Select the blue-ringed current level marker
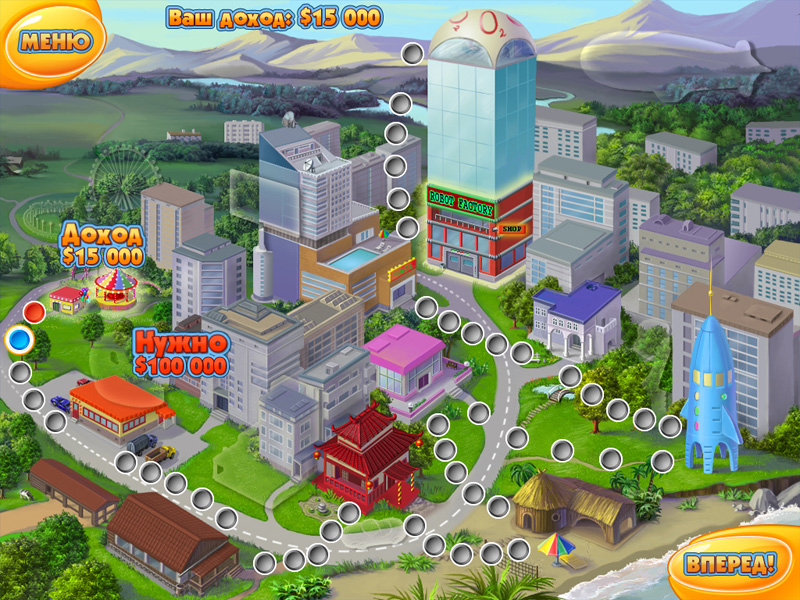 18,342
